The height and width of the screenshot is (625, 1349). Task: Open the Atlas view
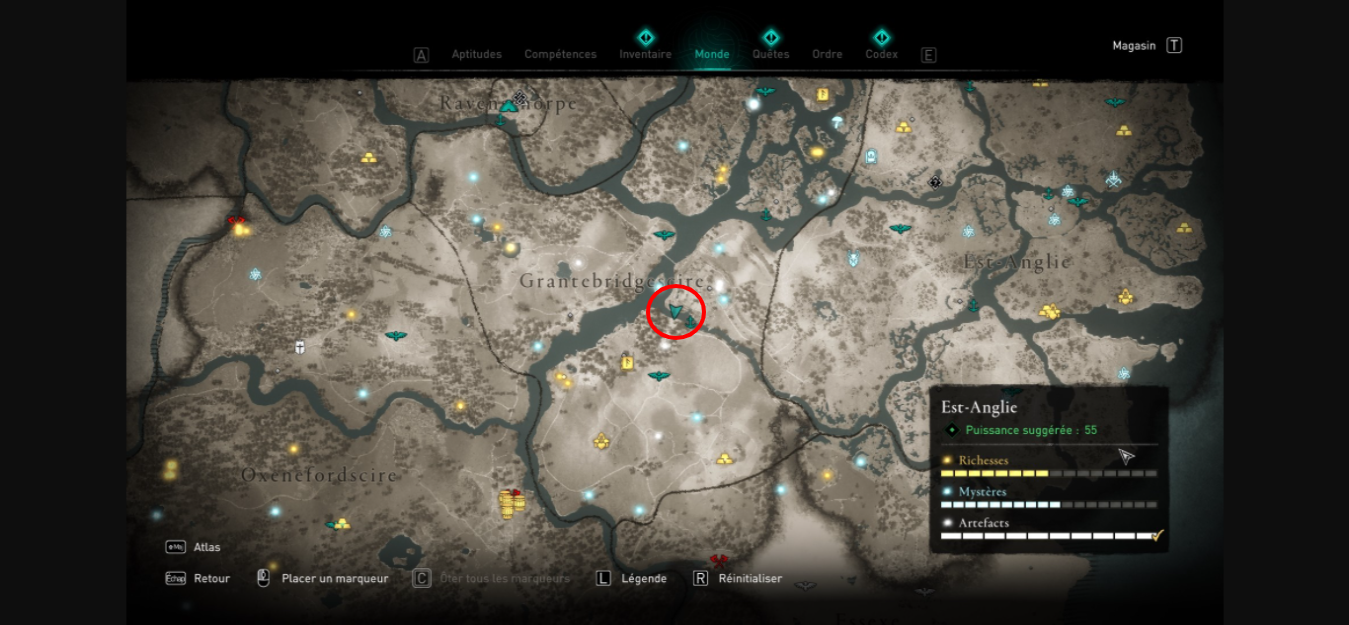coord(207,547)
